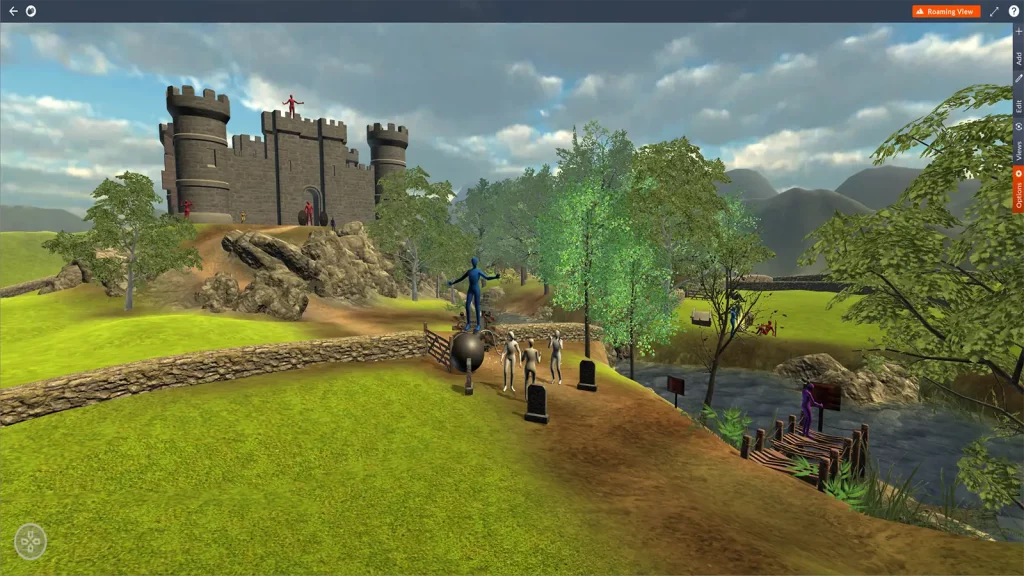This screenshot has width=1024, height=576.
Task: Toggle fullscreen with the diagonal arrows icon
Action: coord(994,11)
